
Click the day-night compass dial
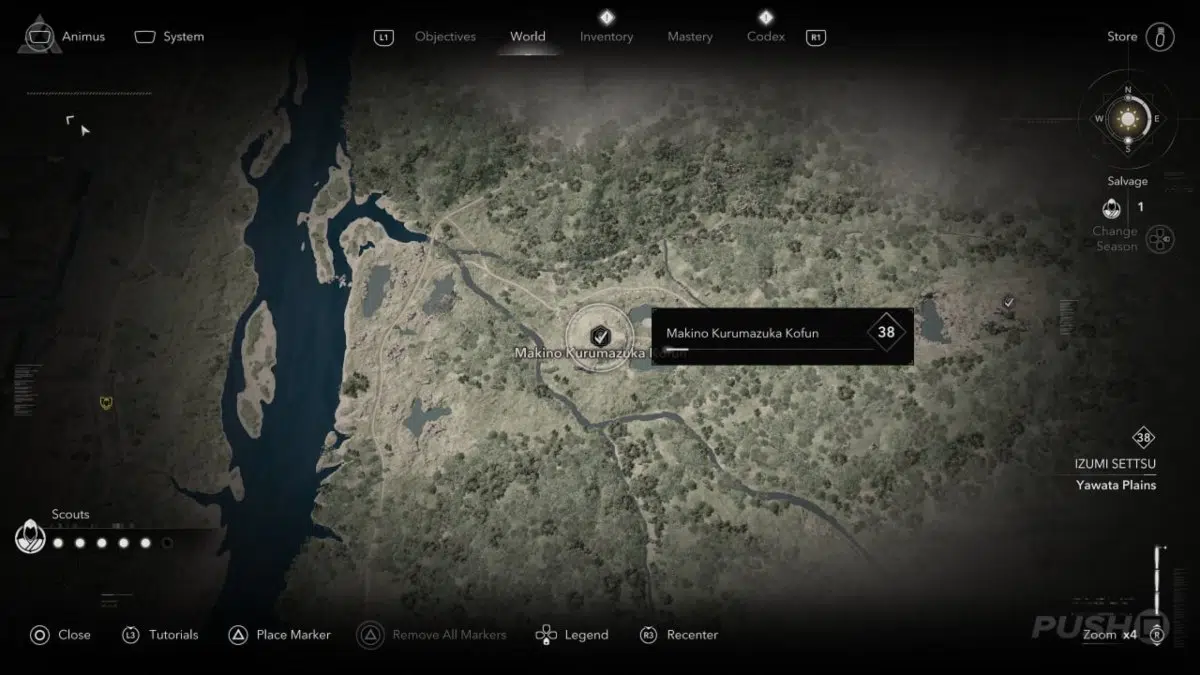click(x=1129, y=119)
